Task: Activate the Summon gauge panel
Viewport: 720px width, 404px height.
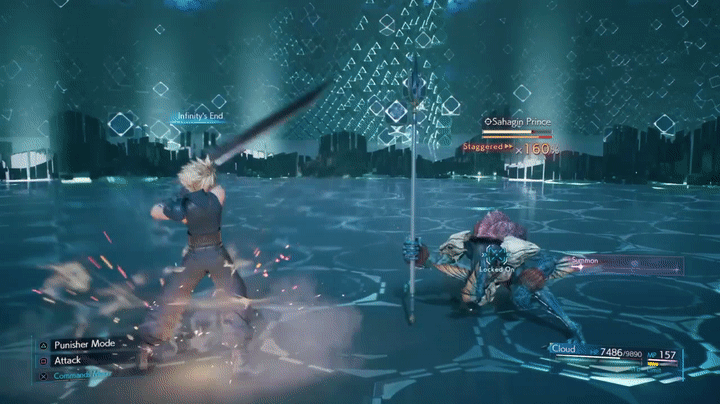Action: 625,265
